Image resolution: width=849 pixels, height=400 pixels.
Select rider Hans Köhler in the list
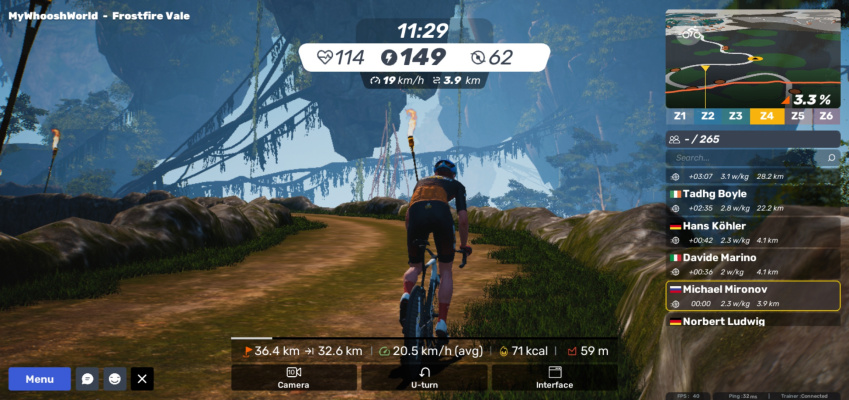[752, 232]
